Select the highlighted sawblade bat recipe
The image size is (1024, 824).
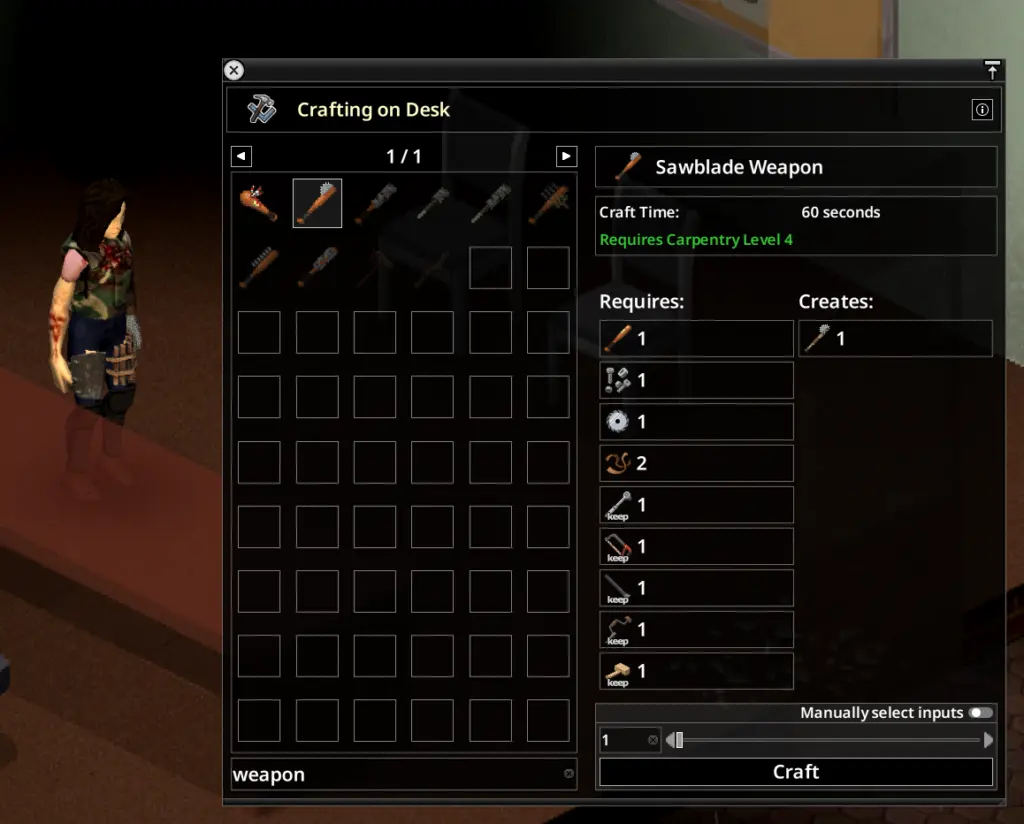(317, 203)
